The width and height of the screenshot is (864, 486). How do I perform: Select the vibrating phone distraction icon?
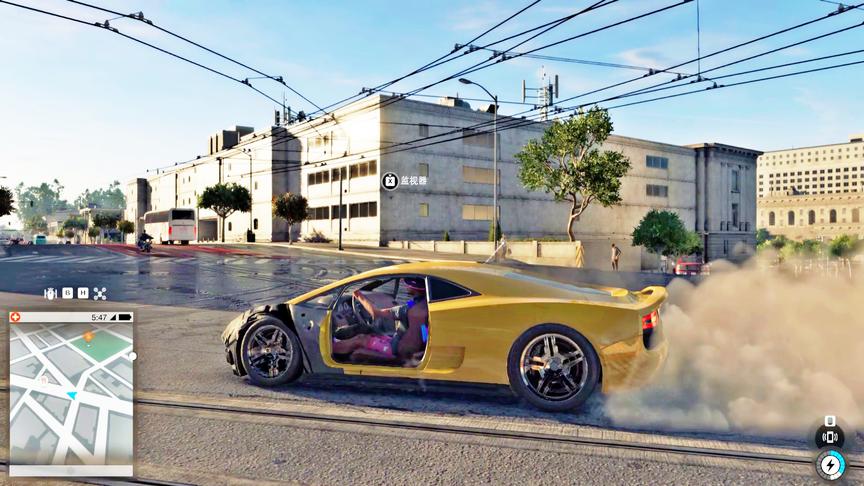[x=829, y=436]
